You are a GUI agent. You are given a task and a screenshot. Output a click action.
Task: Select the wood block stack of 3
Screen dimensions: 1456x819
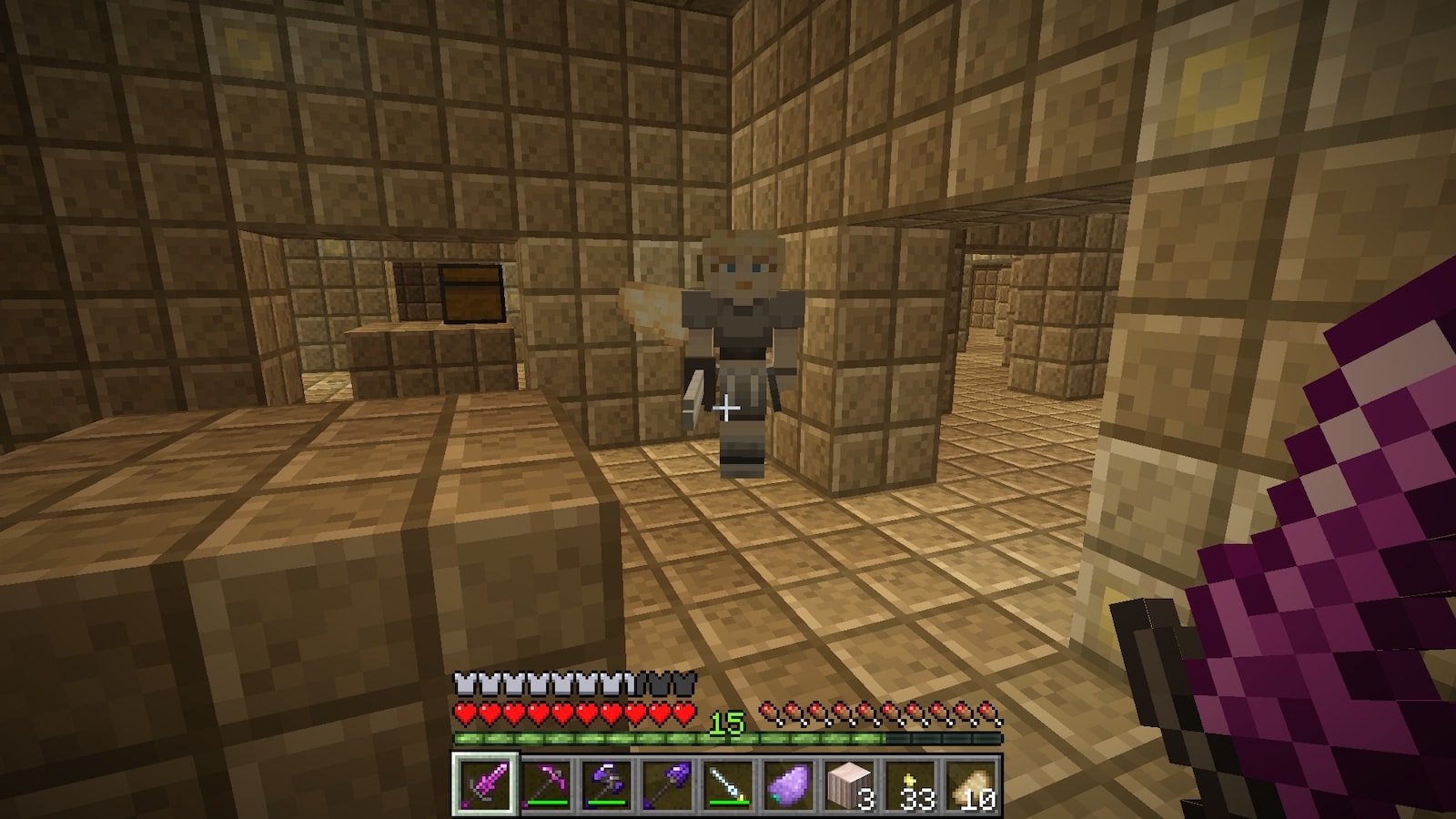pyautogui.click(x=849, y=784)
